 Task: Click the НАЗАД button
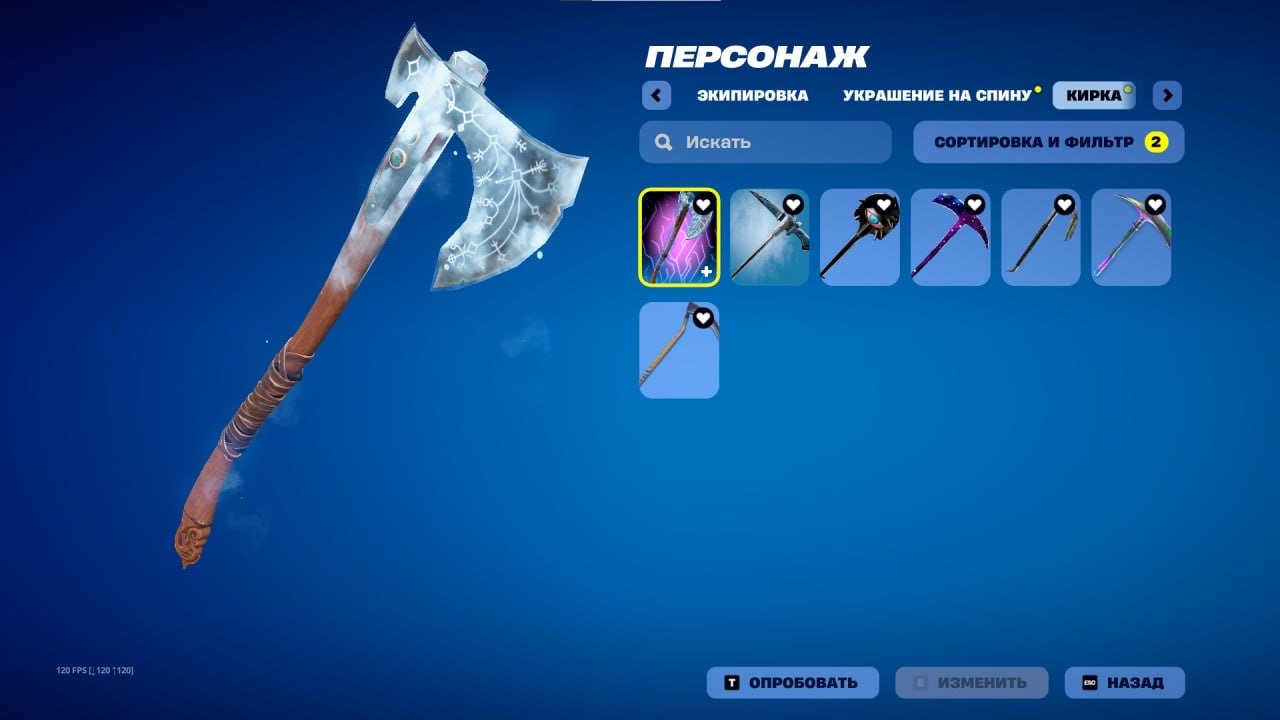click(x=1123, y=683)
